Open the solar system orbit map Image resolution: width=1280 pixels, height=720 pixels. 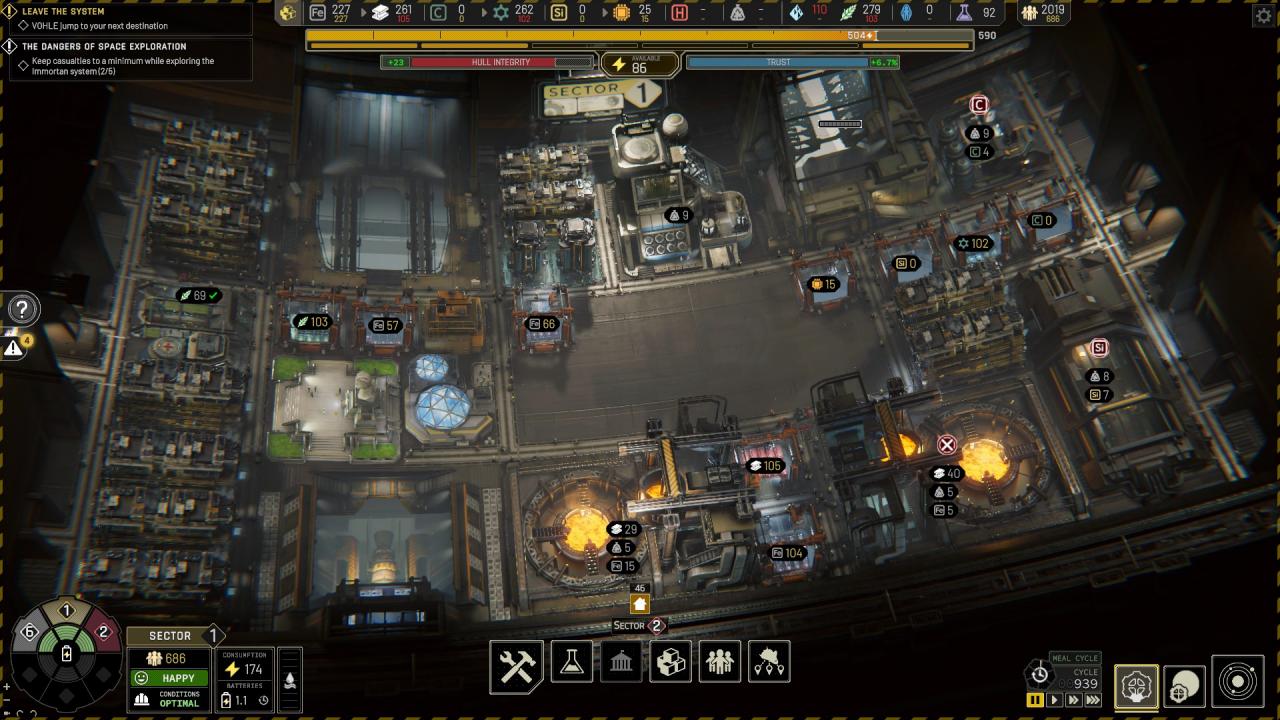coord(1238,682)
